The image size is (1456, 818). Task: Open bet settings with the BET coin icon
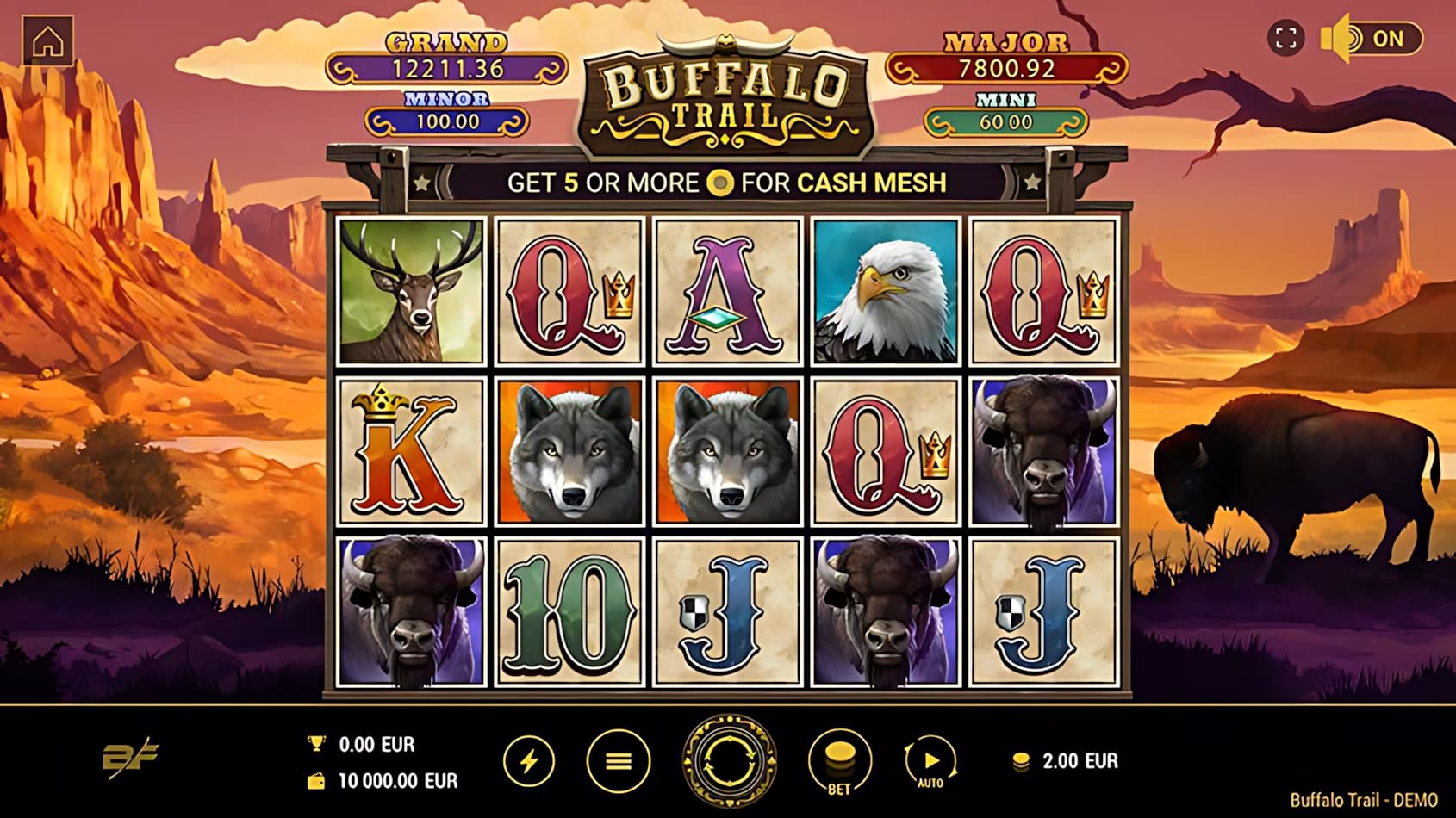click(x=838, y=761)
